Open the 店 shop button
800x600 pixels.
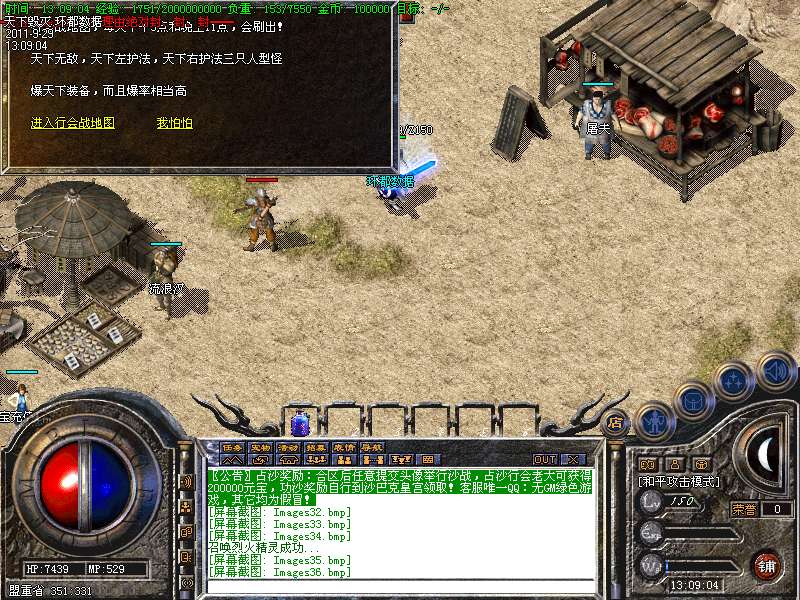click(616, 421)
